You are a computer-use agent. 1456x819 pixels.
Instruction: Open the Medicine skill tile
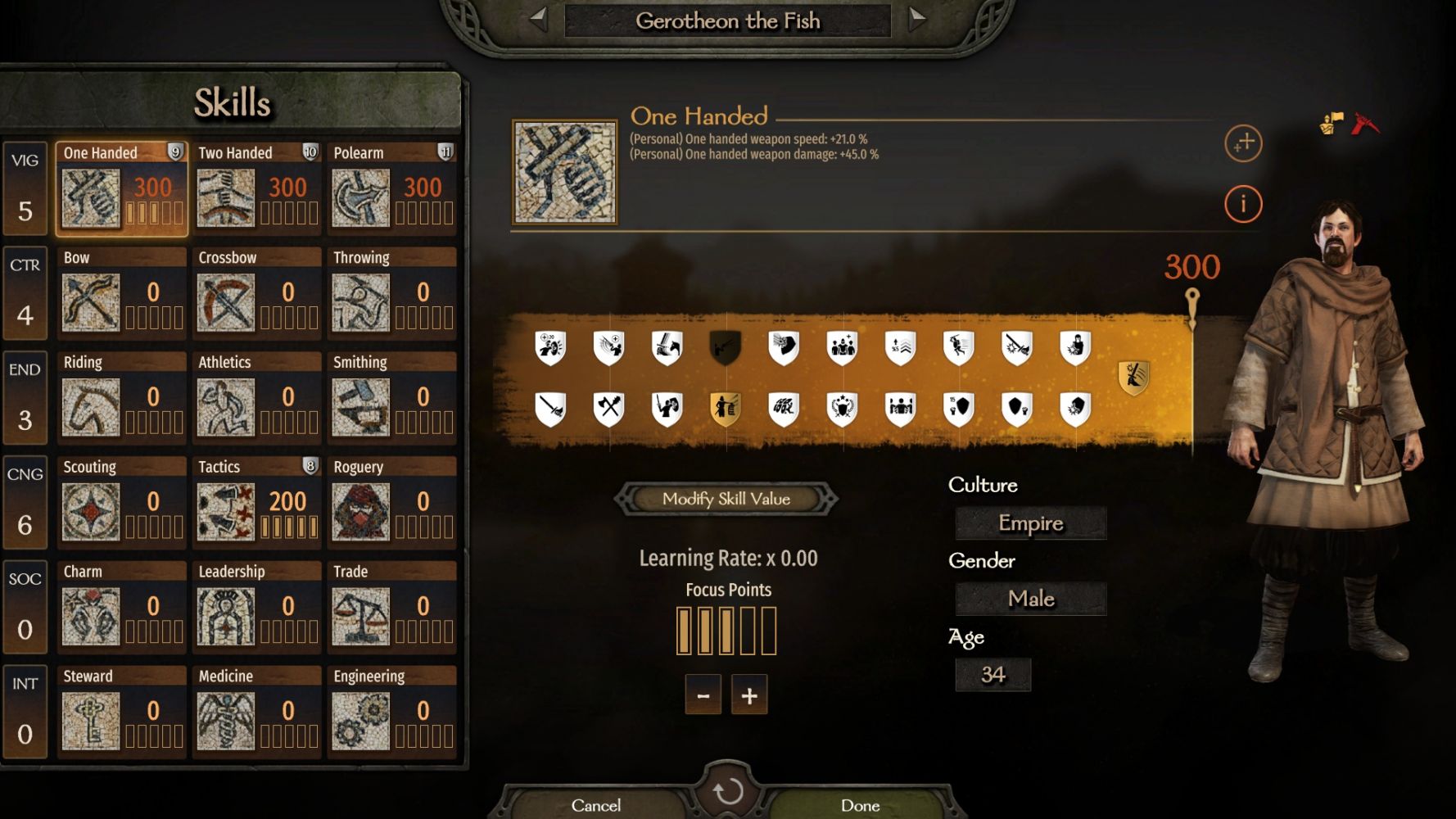coord(256,713)
